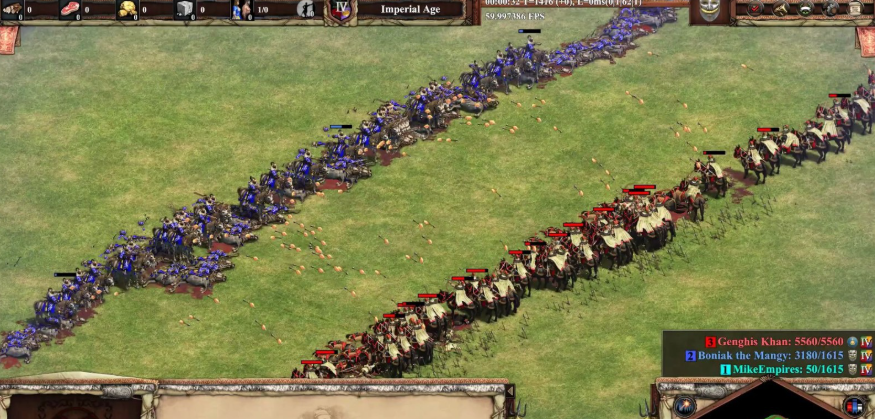
Task: Toggle the minimap red-blue colour mode button
Action: pos(853,406)
